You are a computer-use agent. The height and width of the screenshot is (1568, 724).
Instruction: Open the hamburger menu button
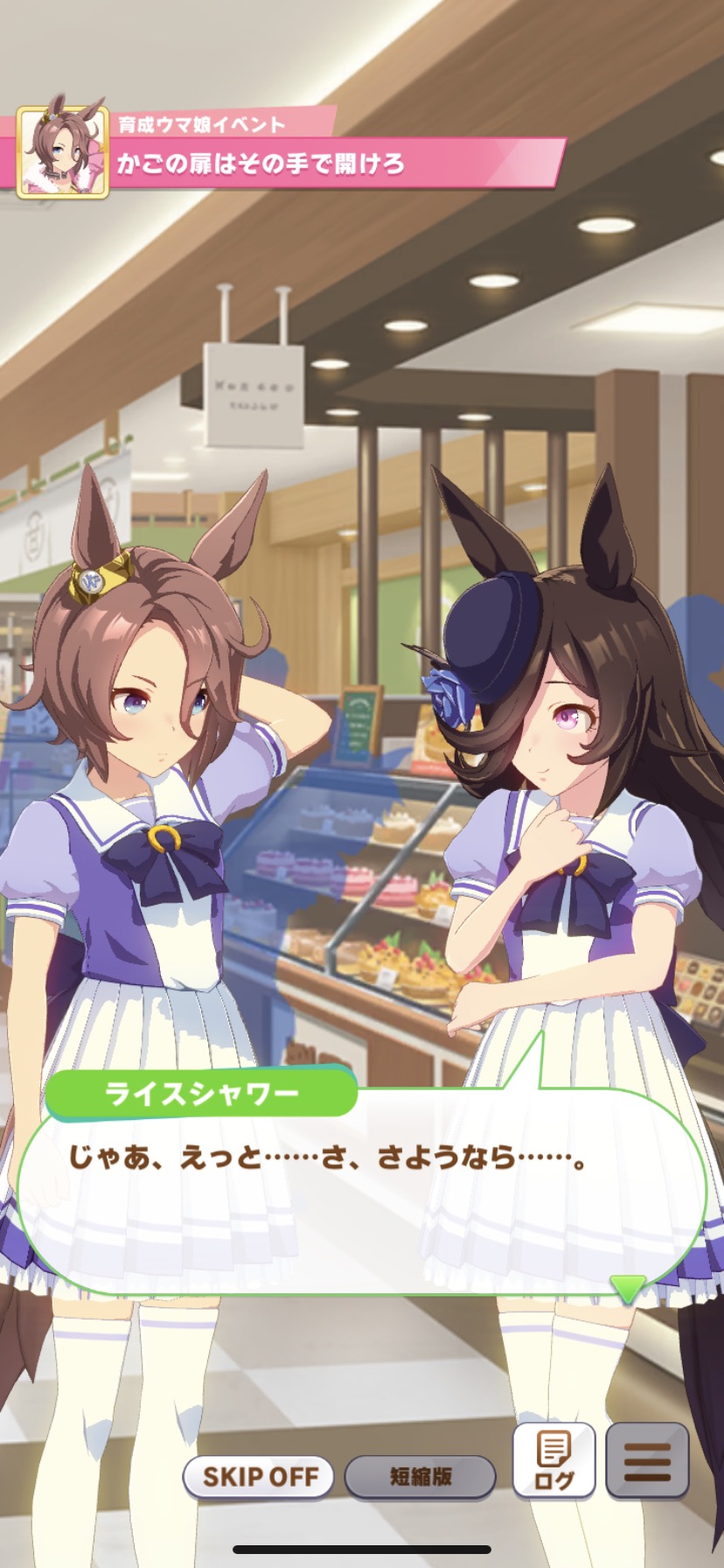(x=647, y=1459)
